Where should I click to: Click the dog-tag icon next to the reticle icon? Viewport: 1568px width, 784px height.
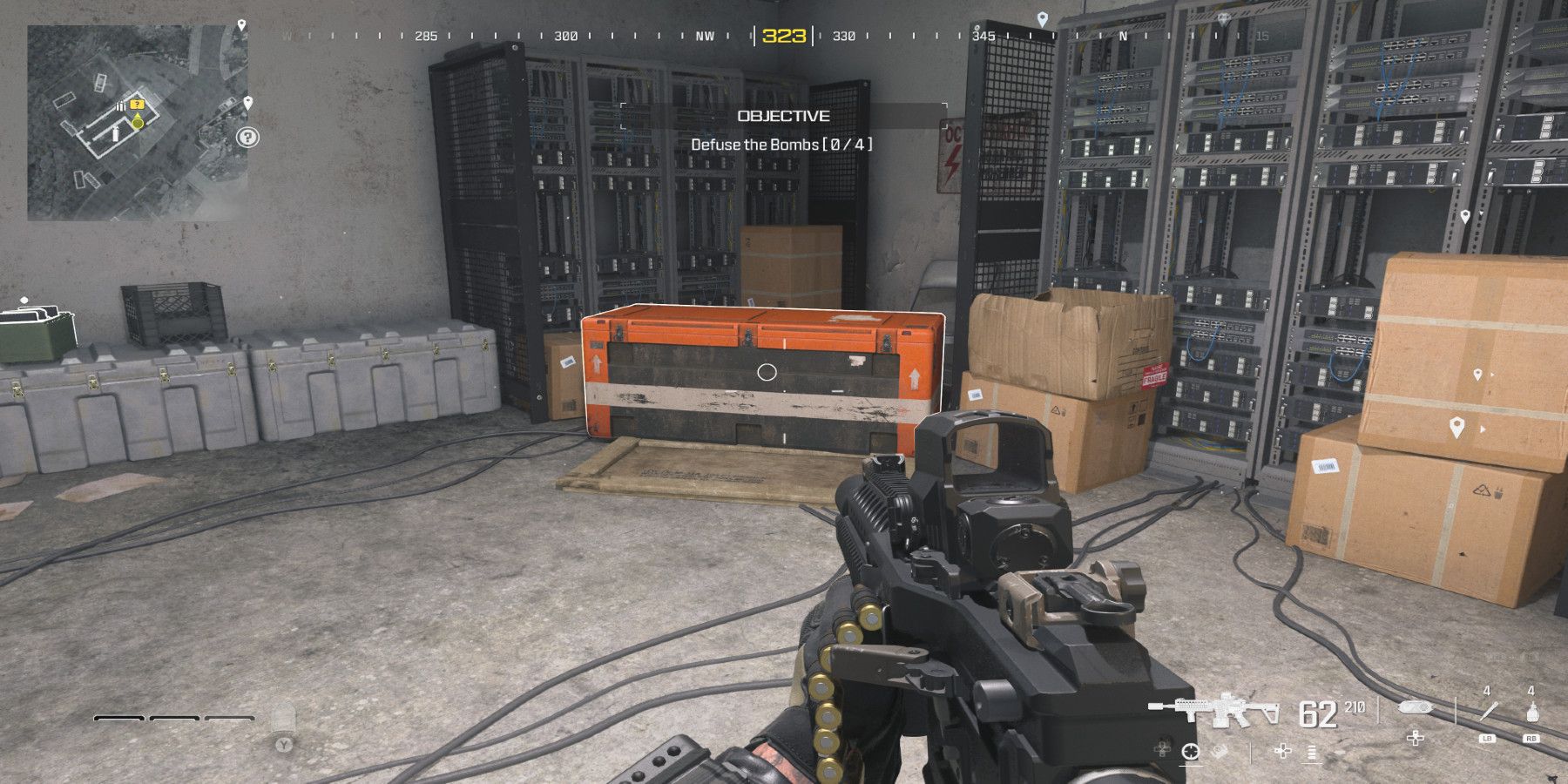1218,751
